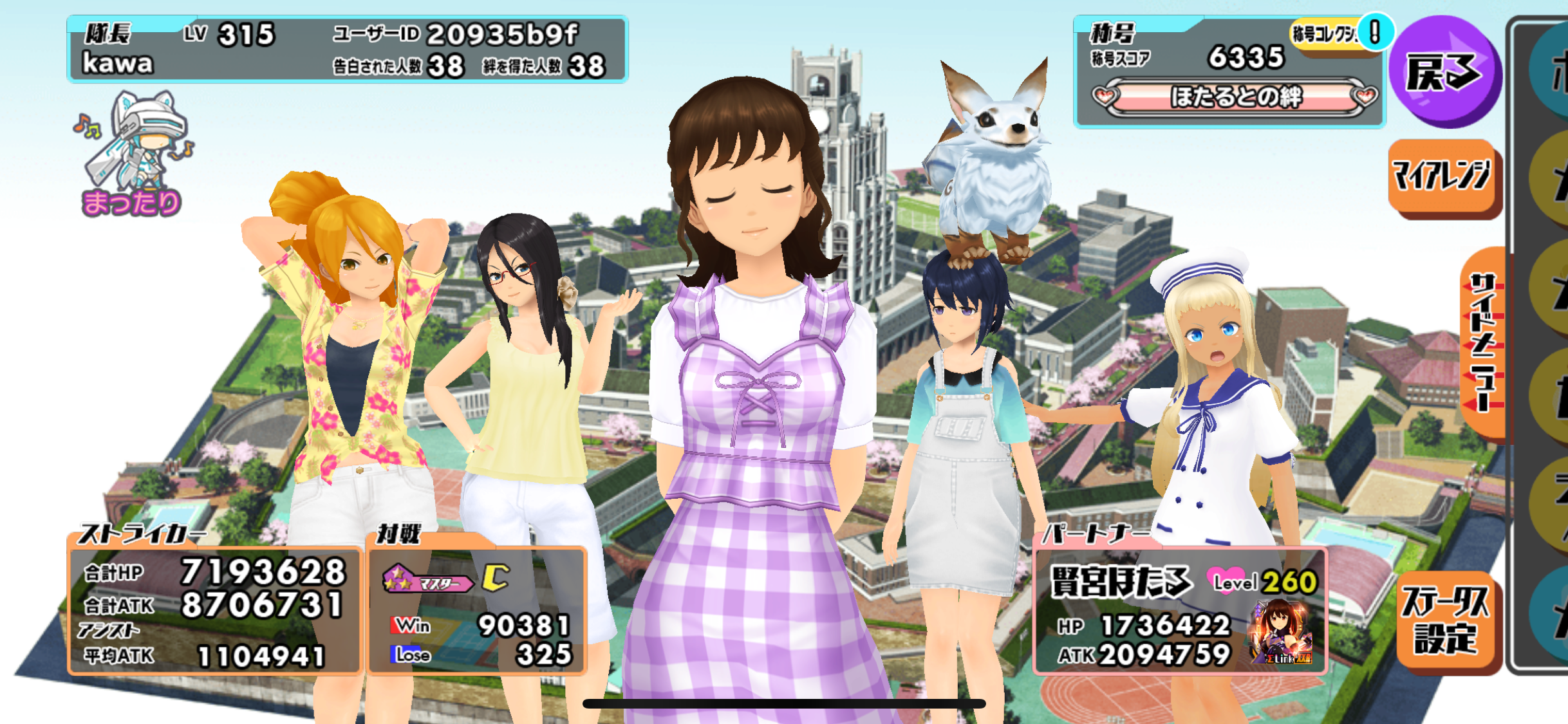Select the 隊長 kawa profile panel
The image size is (1568, 724).
click(x=348, y=50)
